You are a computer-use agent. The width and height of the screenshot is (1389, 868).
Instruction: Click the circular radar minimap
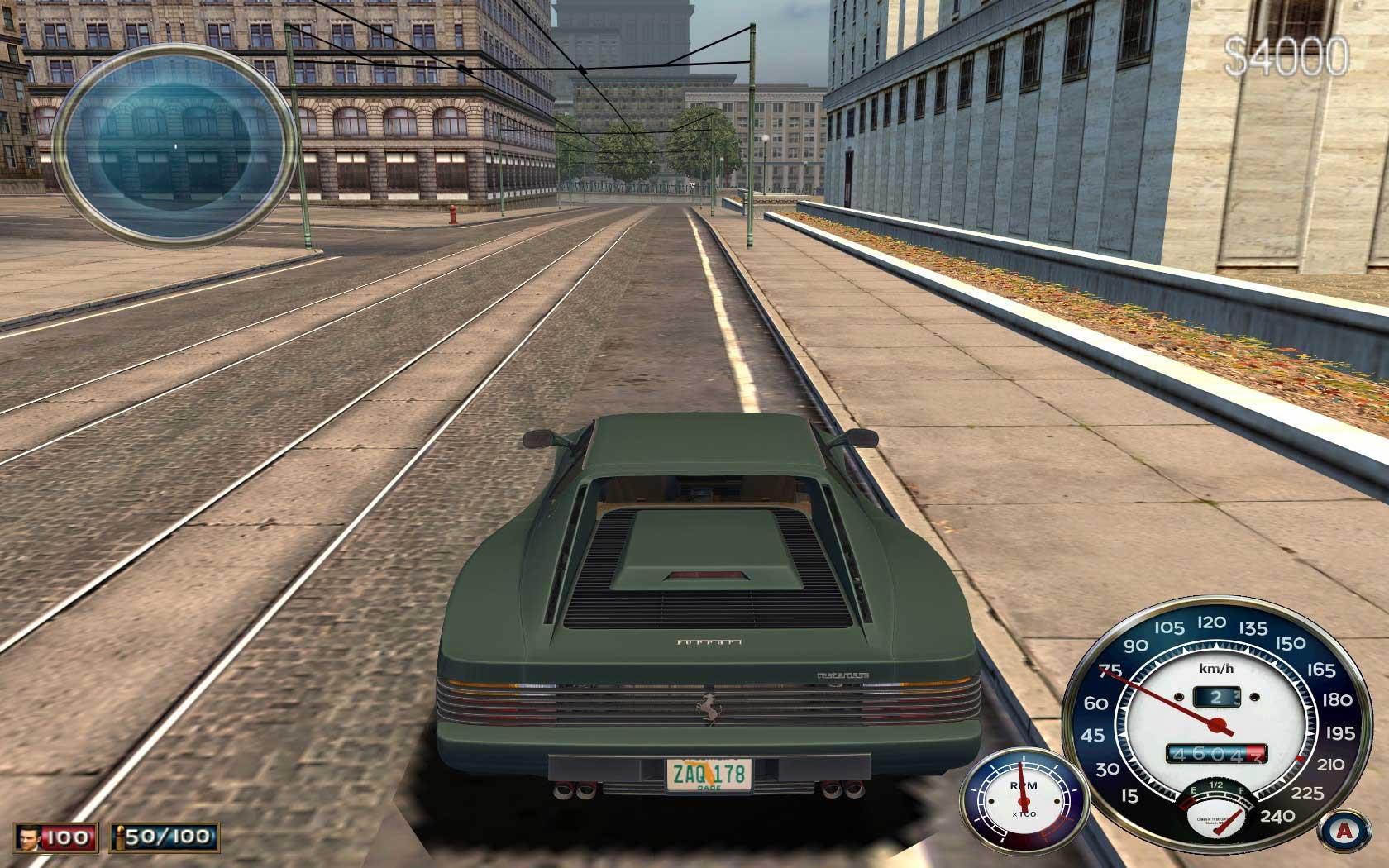point(175,145)
